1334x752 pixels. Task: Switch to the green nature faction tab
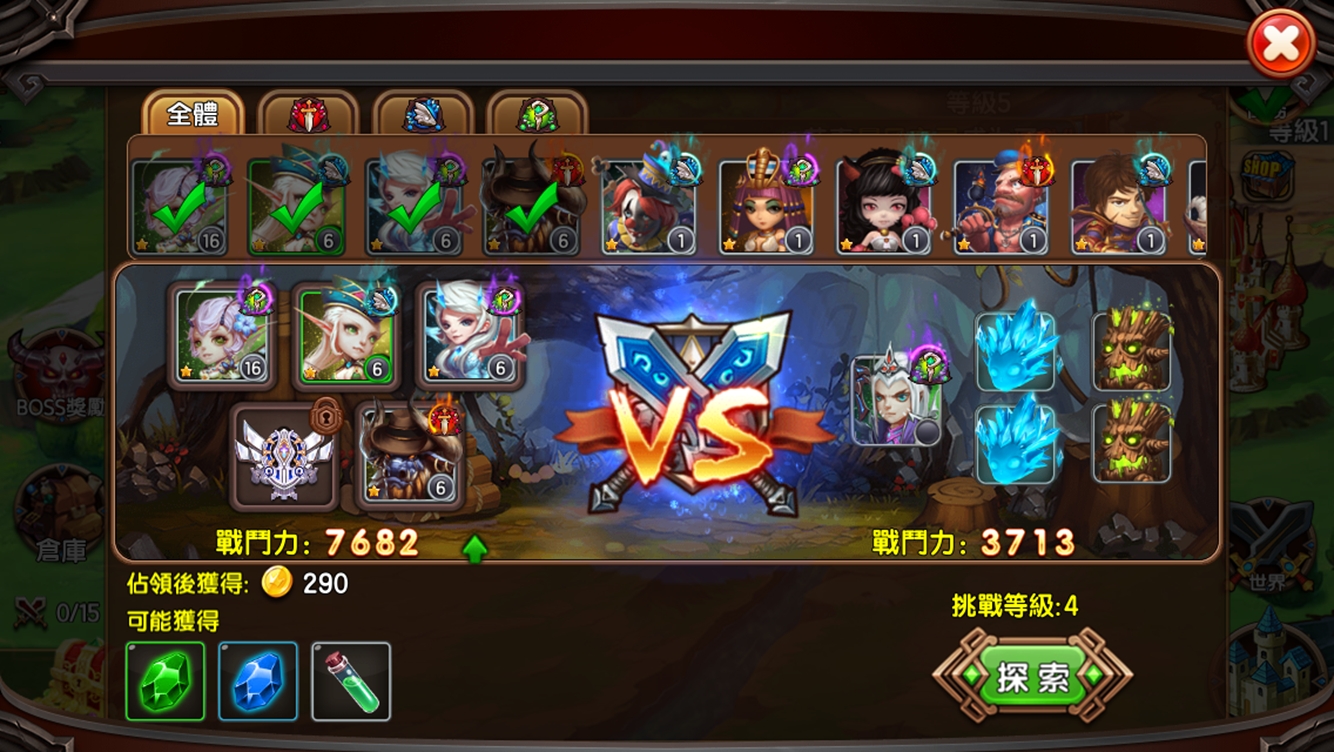point(539,113)
